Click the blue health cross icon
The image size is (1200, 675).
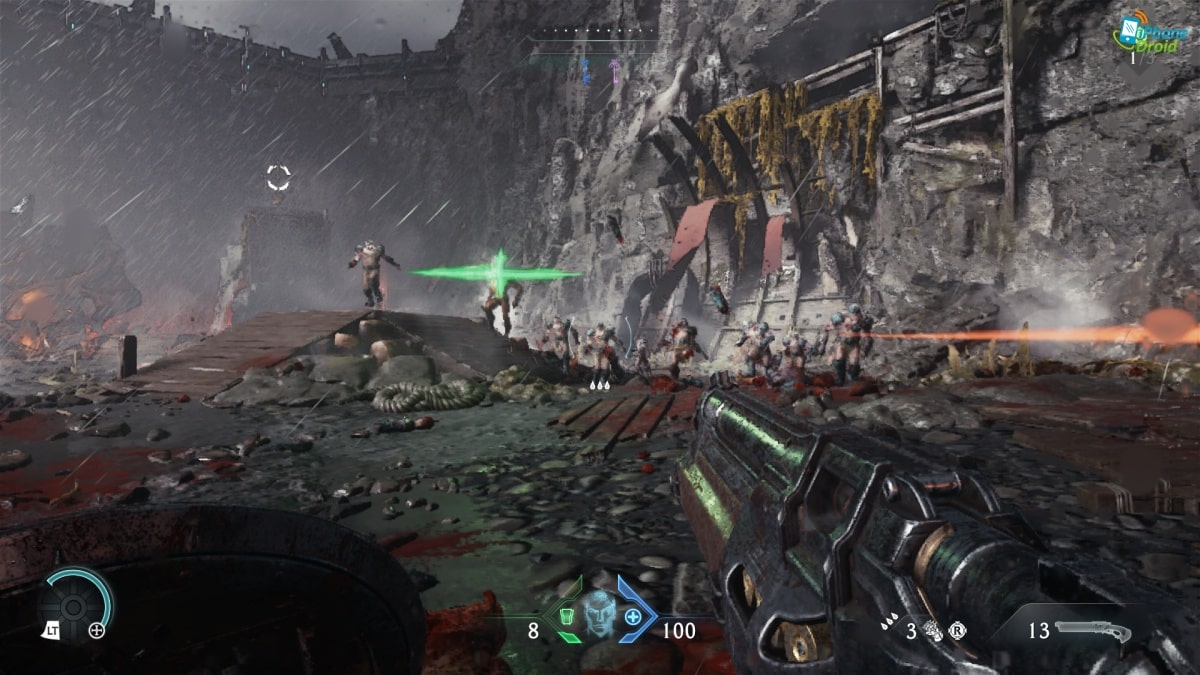633,616
